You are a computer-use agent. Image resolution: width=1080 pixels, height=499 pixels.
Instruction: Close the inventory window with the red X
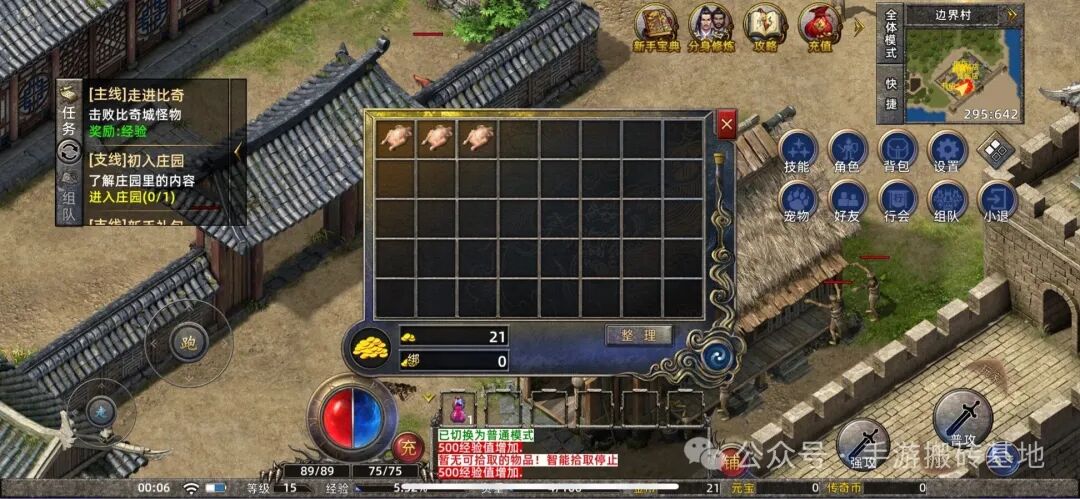click(727, 124)
